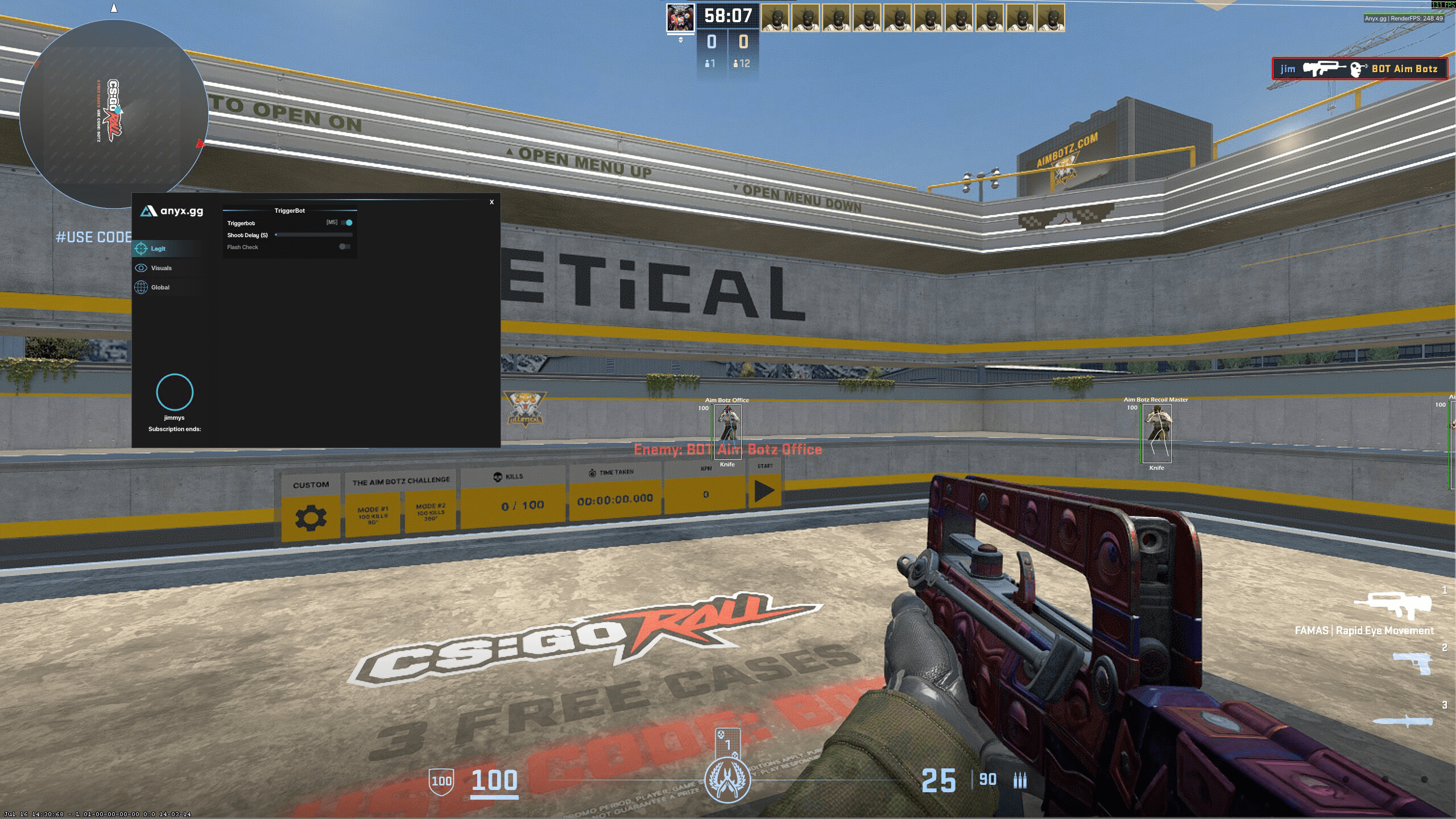The image size is (1456, 819).
Task: Switch to the Visuals tab
Action: tap(163, 268)
